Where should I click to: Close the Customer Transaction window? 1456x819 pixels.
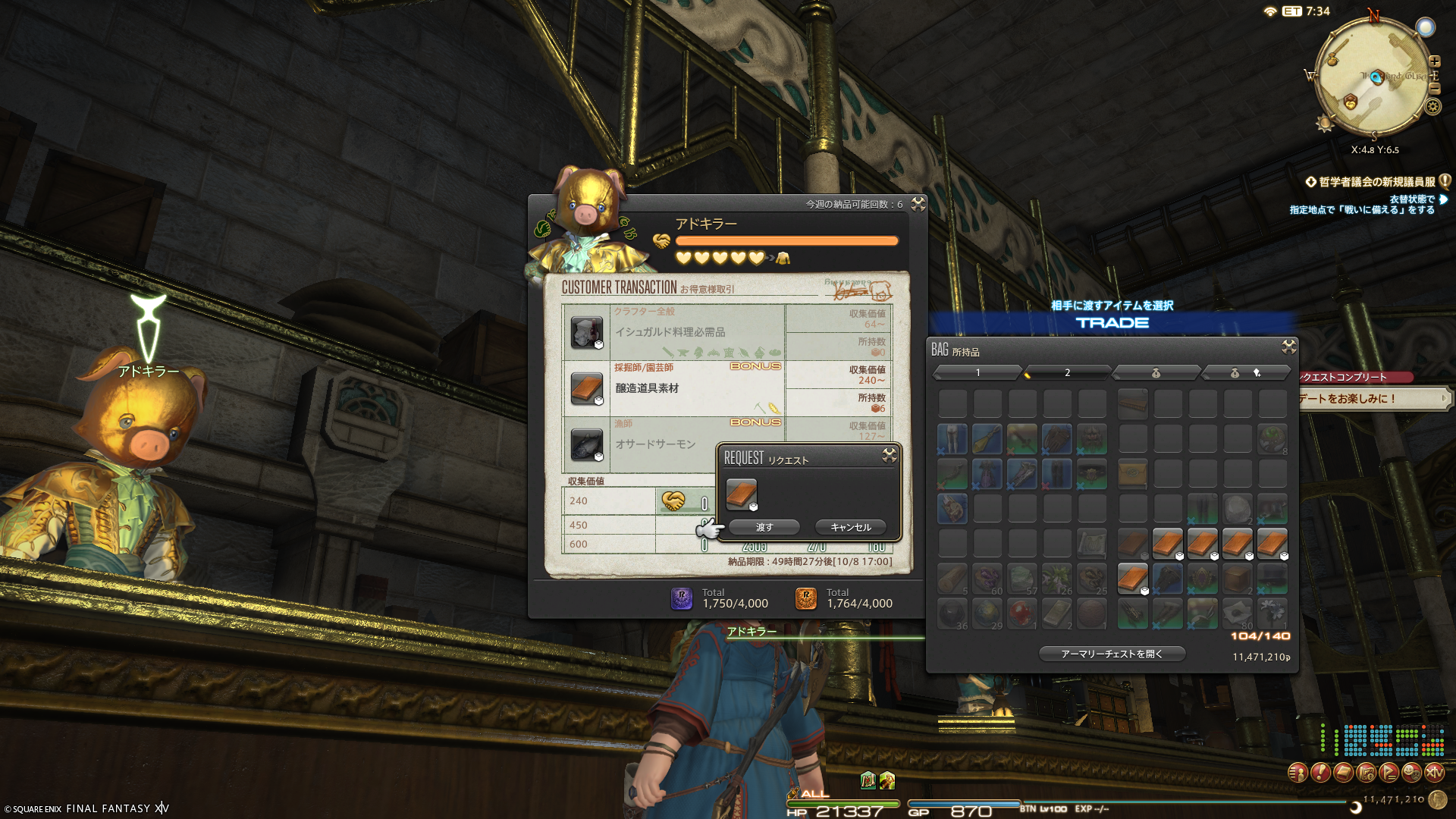click(918, 204)
